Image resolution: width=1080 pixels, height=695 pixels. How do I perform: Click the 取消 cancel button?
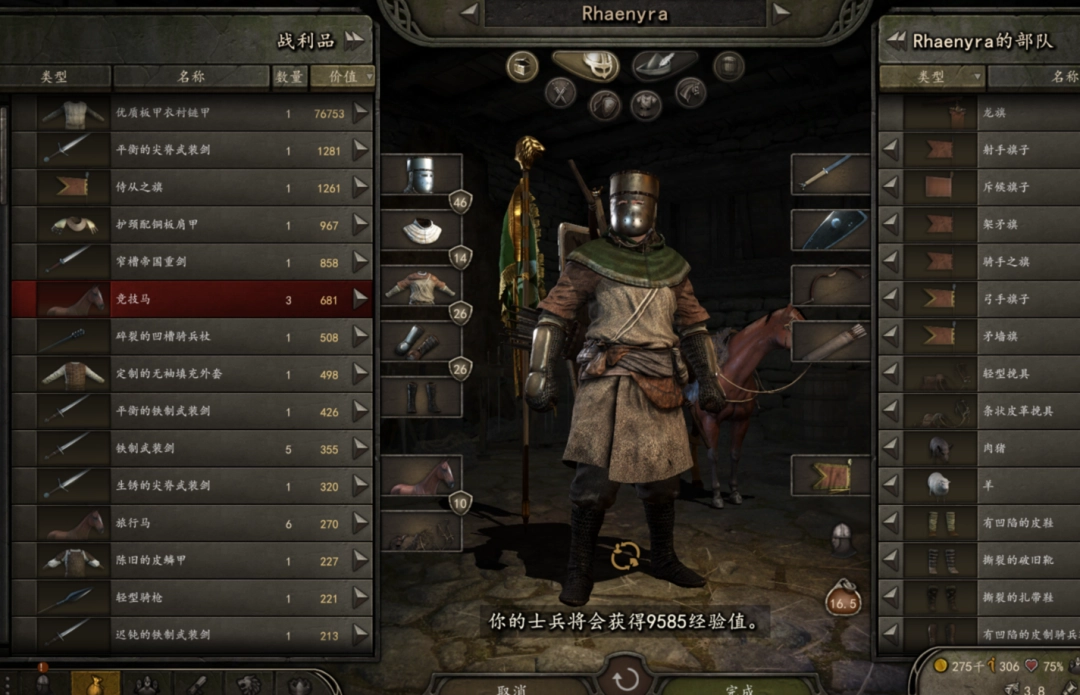coord(512,688)
